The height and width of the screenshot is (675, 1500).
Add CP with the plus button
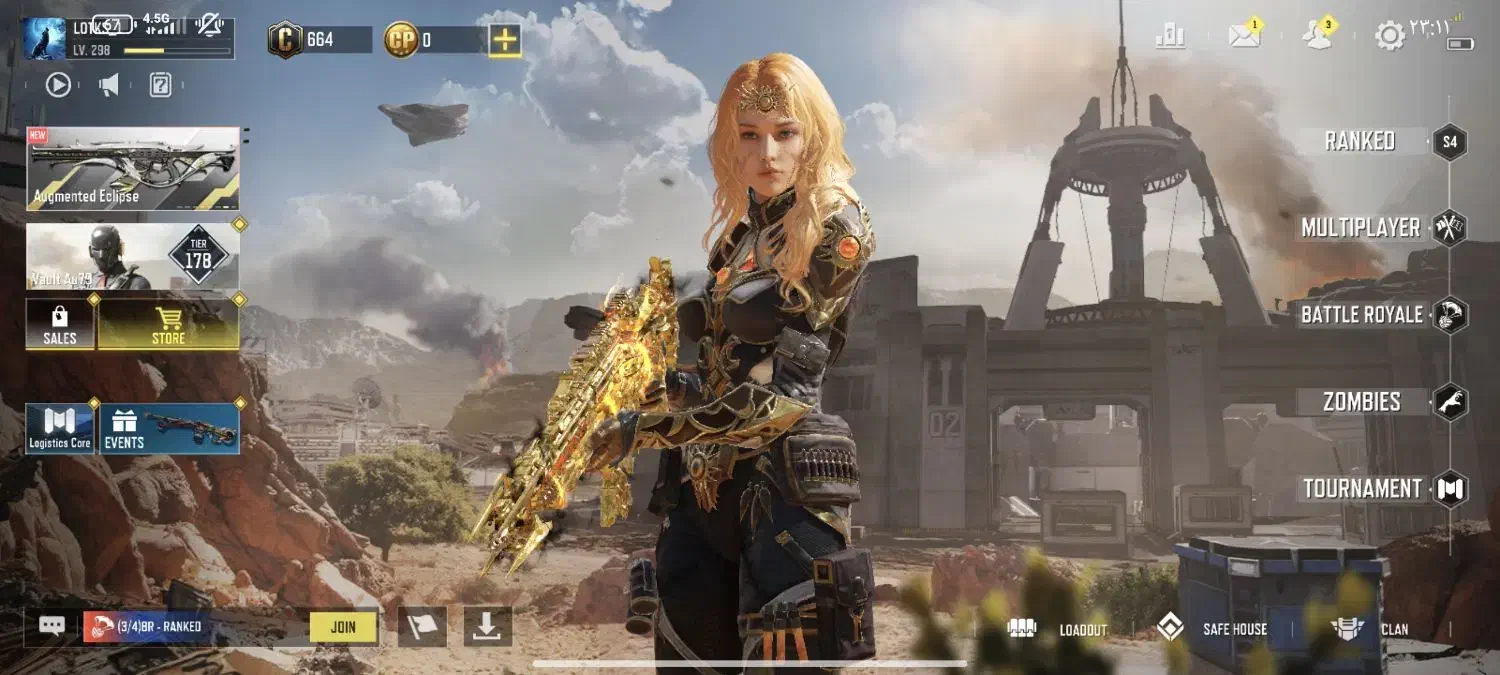click(x=505, y=40)
